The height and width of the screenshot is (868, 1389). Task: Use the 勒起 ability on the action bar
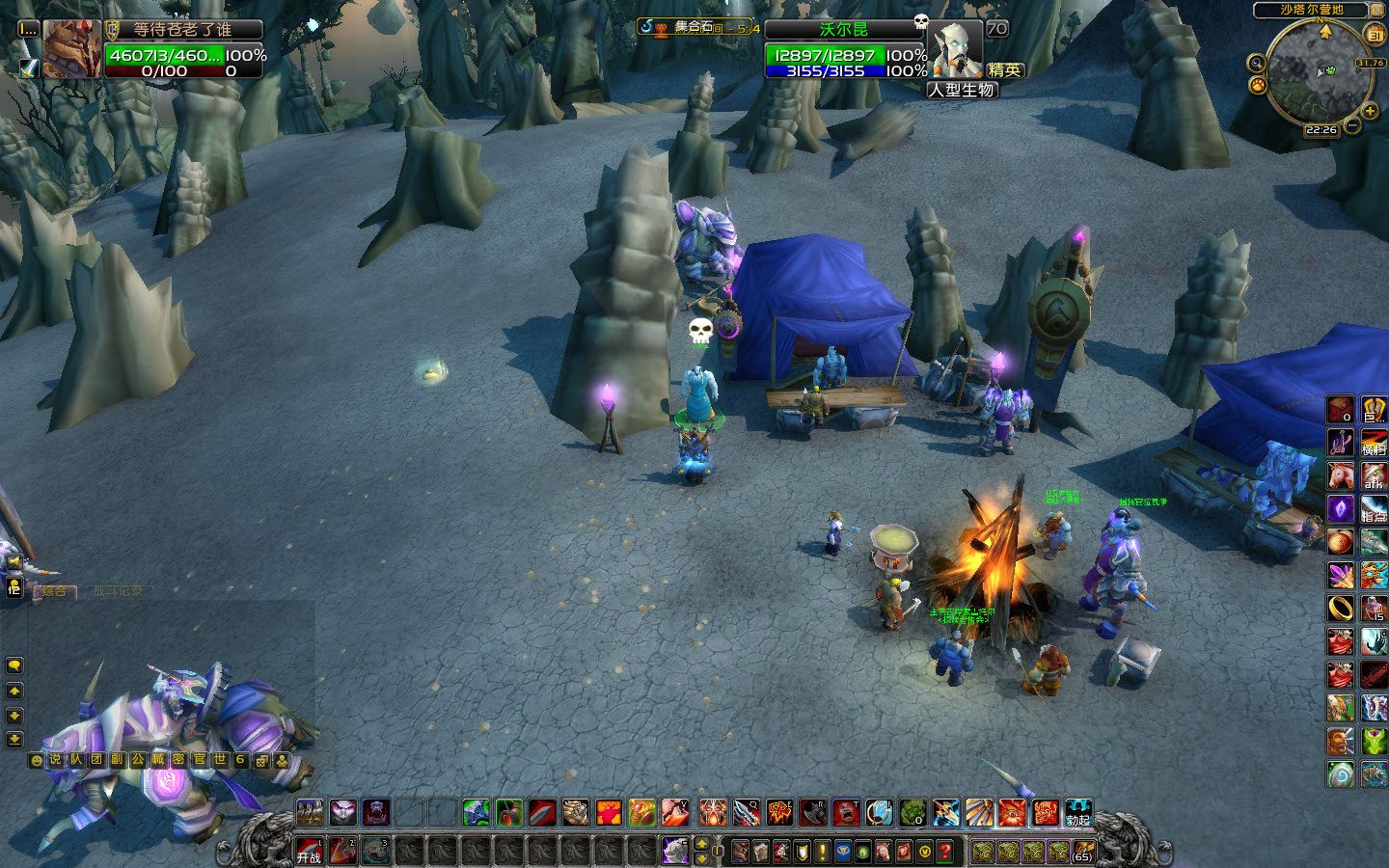point(1077,813)
